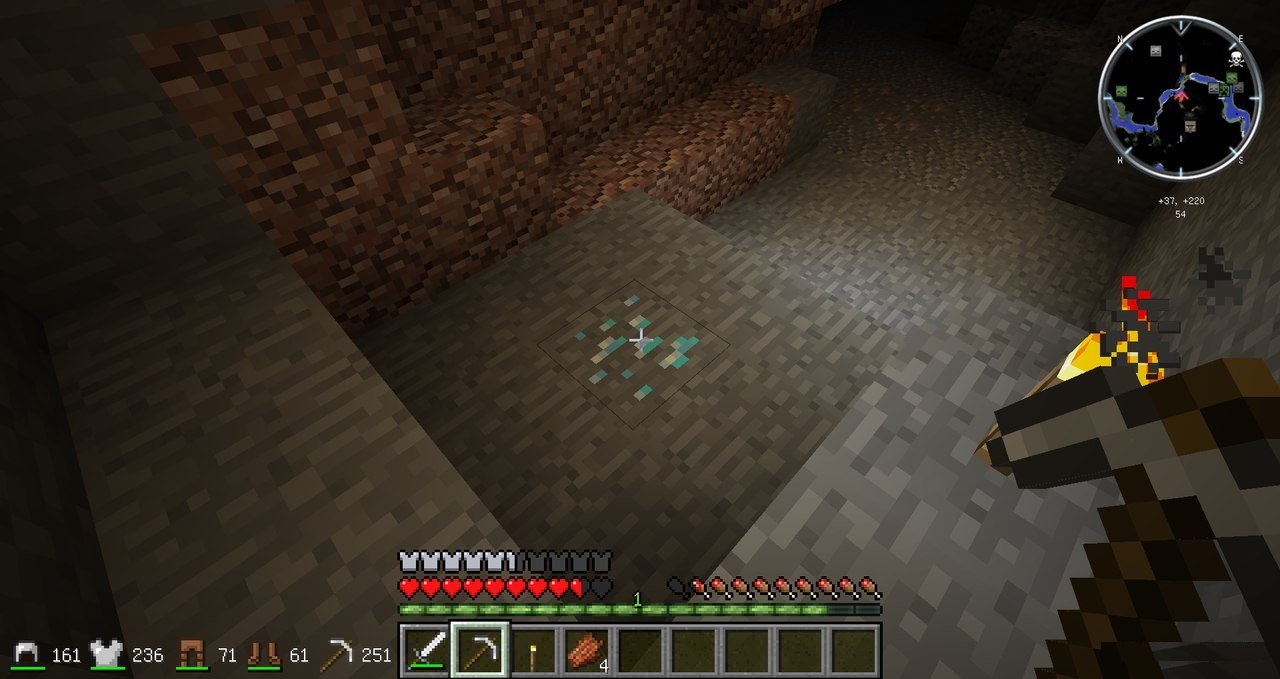Viewport: 1280px width, 679px height.
Task: Click the iron helmet durability icon
Action: pos(28,655)
